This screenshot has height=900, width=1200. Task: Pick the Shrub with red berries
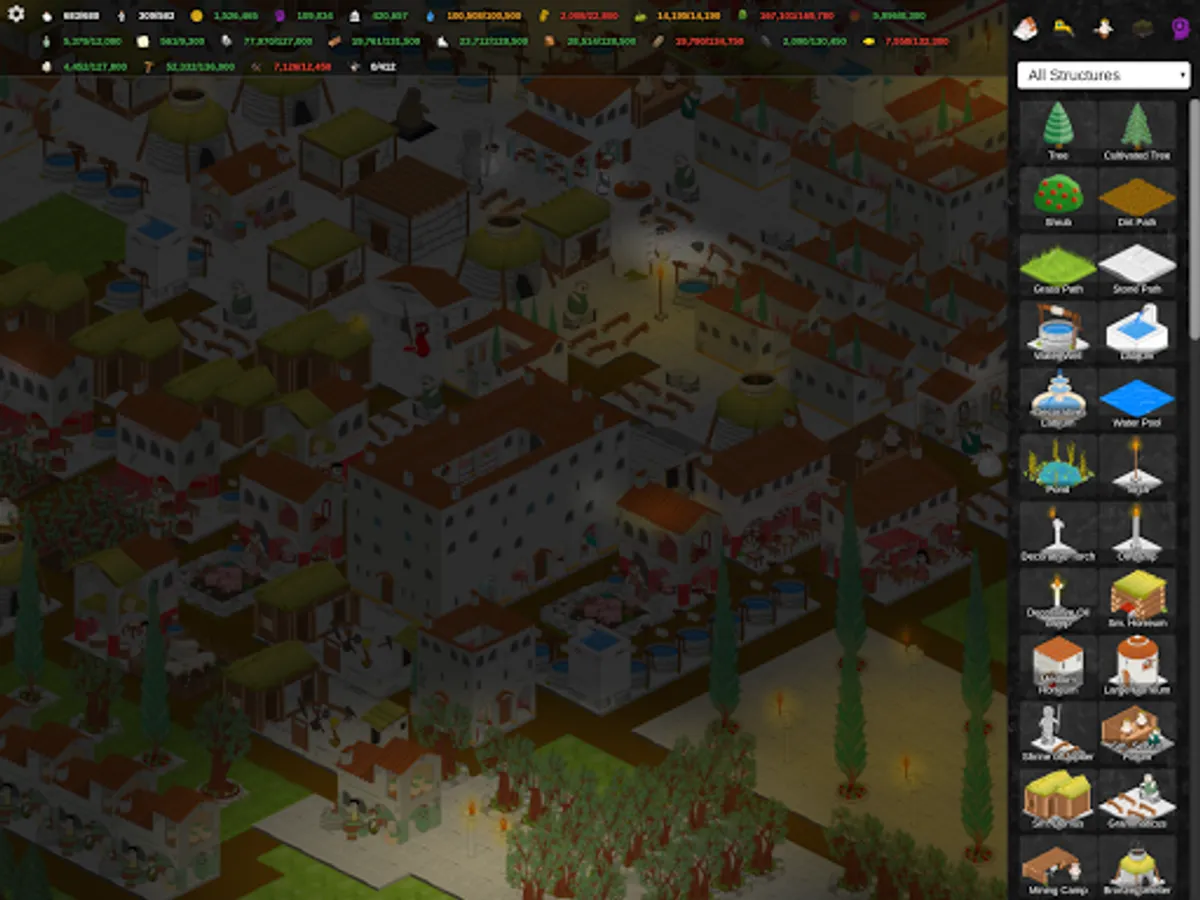coord(1058,197)
